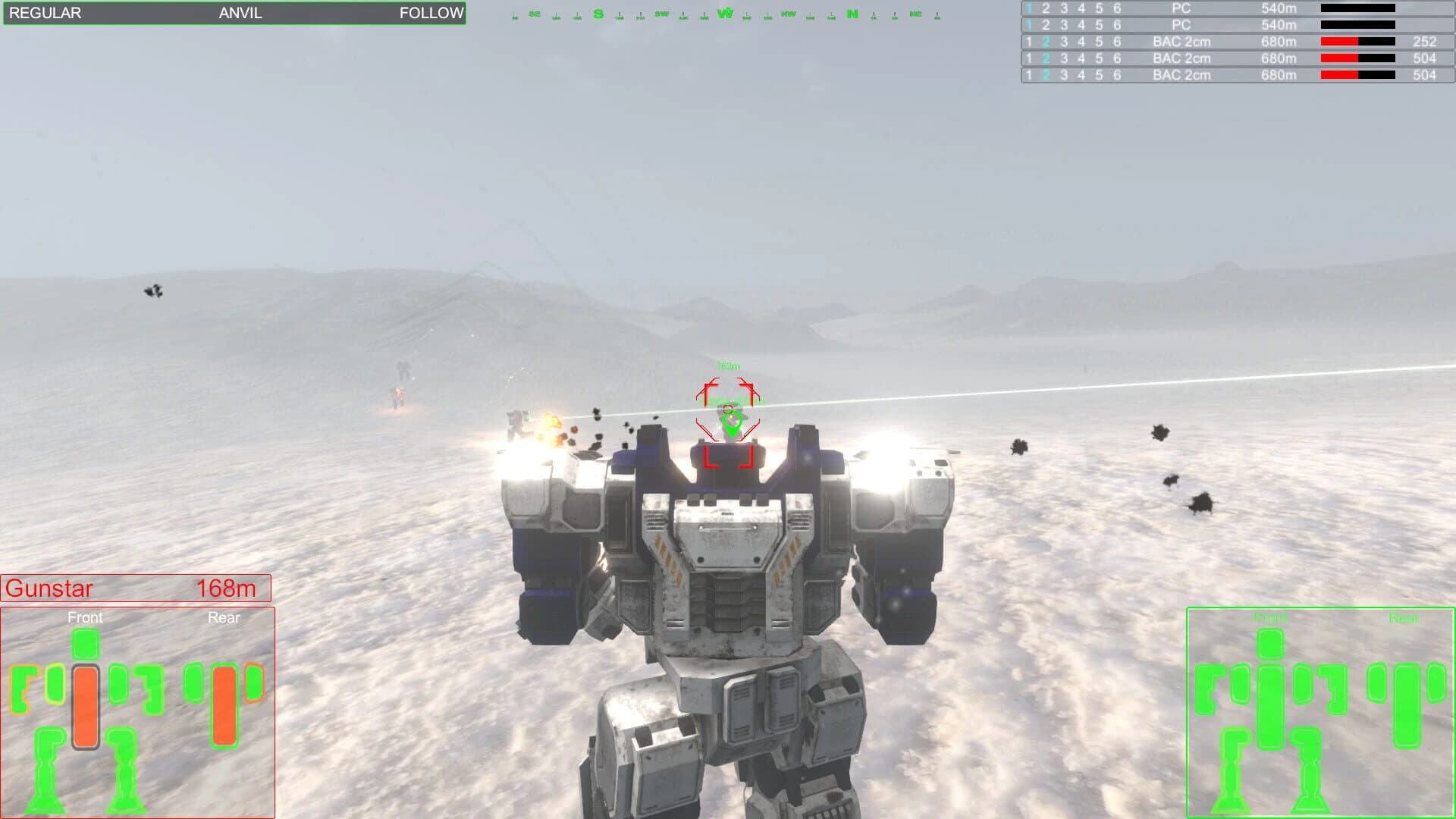Click the right leg on own mech damage diagram
Image resolution: width=1456 pixels, height=819 pixels.
pyautogui.click(x=1309, y=766)
